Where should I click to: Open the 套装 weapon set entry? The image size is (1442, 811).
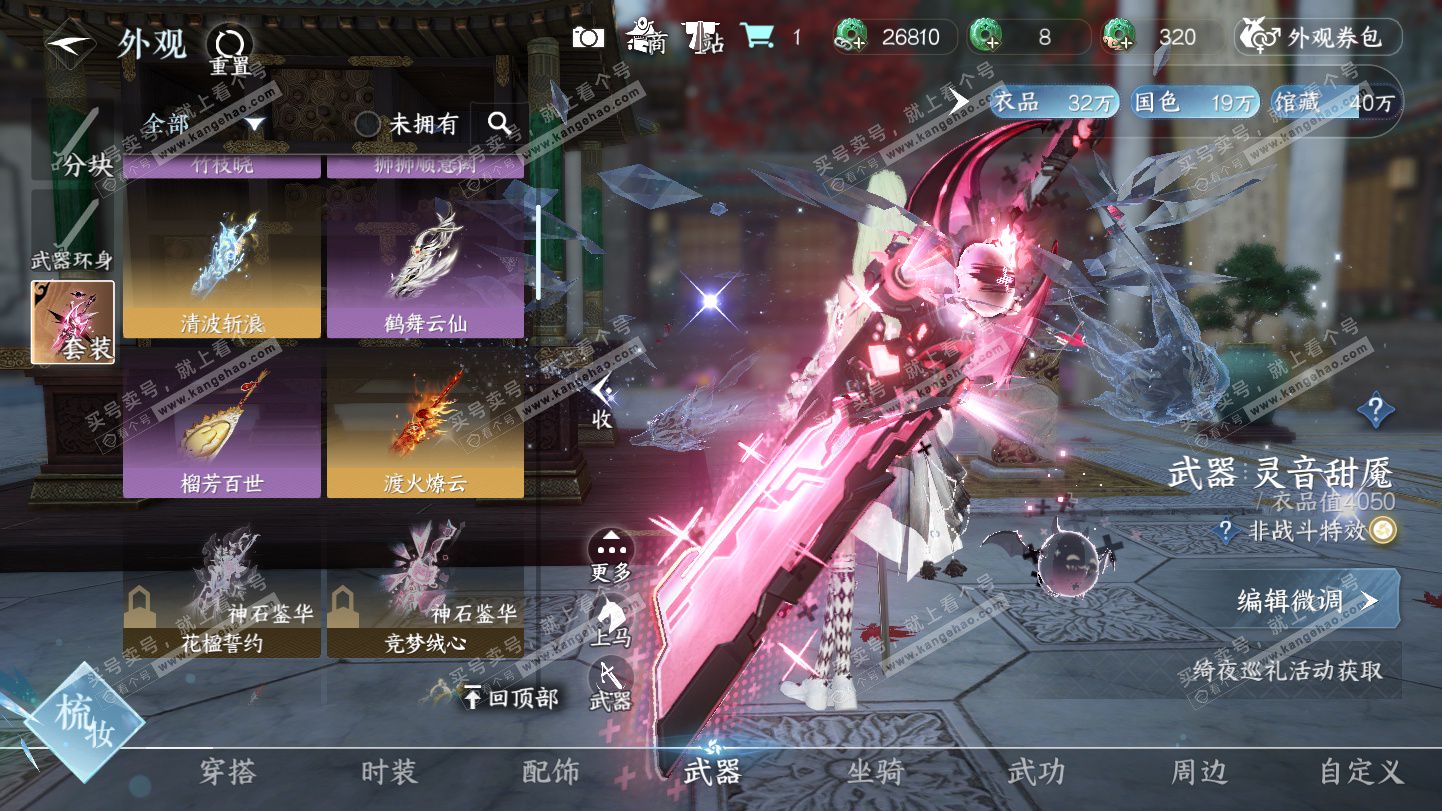(73, 321)
